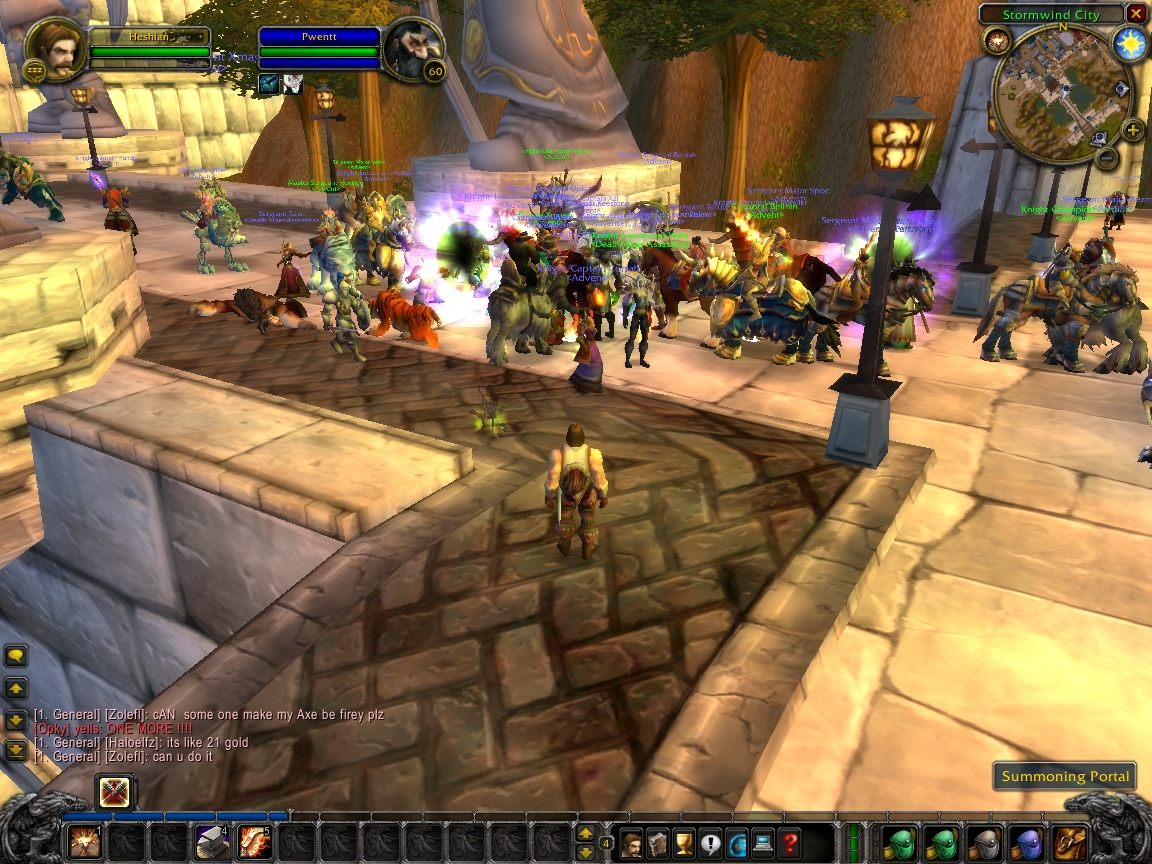Open the red question mark help button
Screen dimensions: 1152x864
789,843
